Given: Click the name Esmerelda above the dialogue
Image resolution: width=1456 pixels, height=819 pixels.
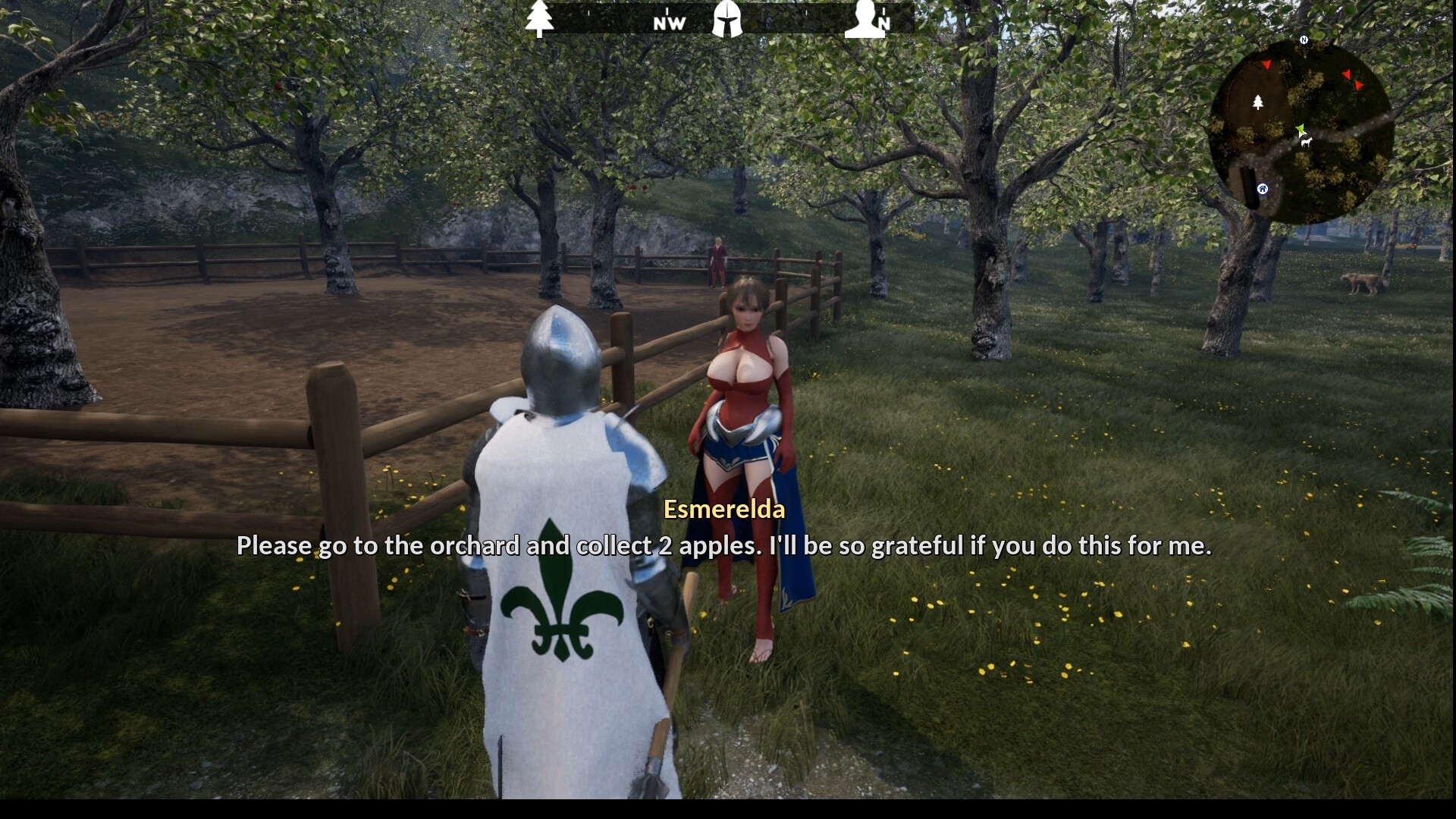Looking at the screenshot, I should (x=725, y=510).
